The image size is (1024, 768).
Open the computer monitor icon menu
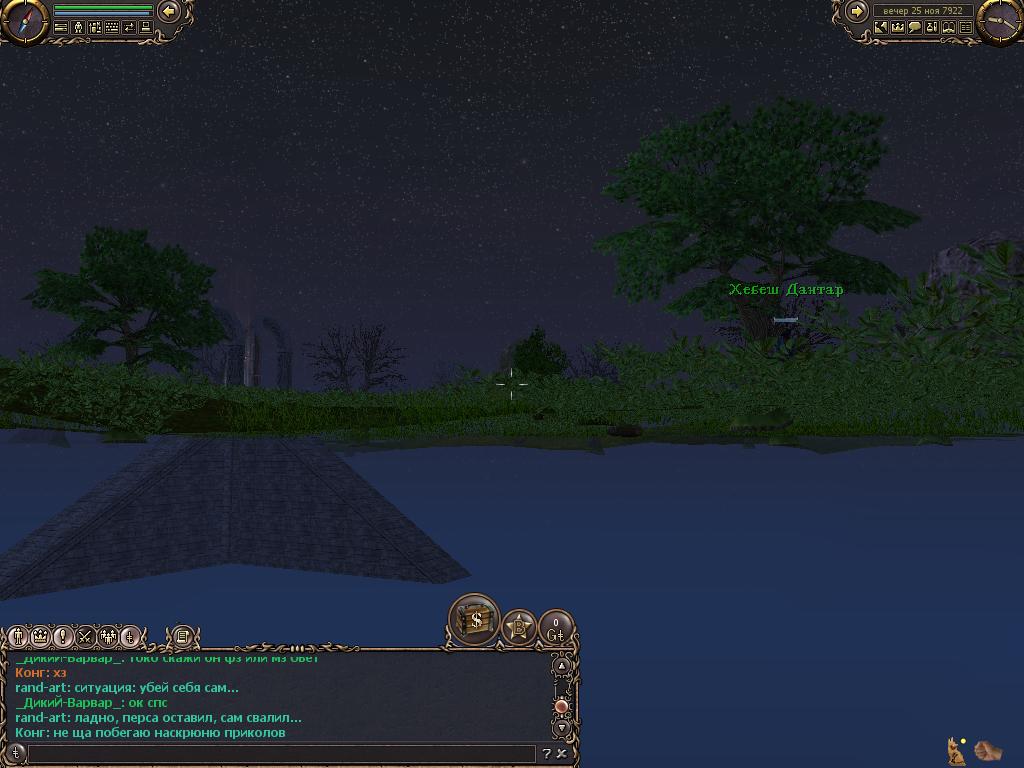pyautogui.click(x=146, y=28)
